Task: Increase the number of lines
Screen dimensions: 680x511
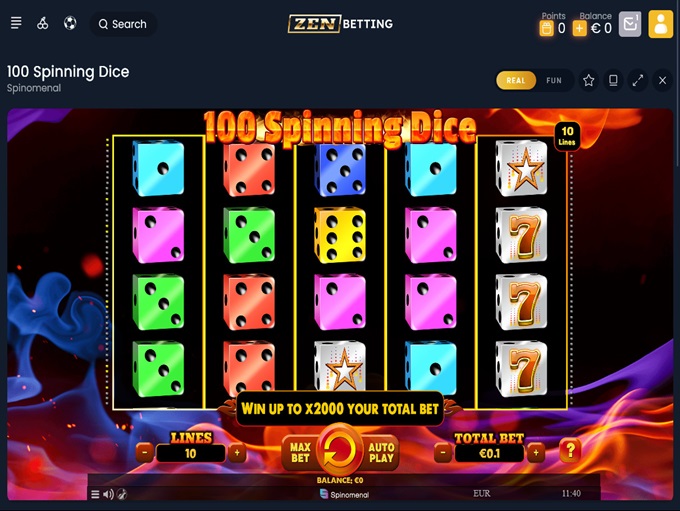Action: point(237,453)
